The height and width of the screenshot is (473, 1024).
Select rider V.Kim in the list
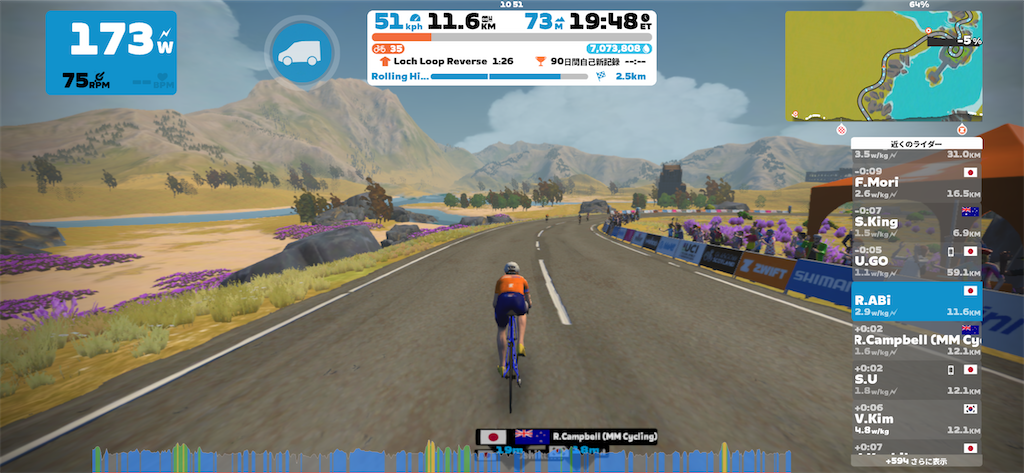coord(916,418)
